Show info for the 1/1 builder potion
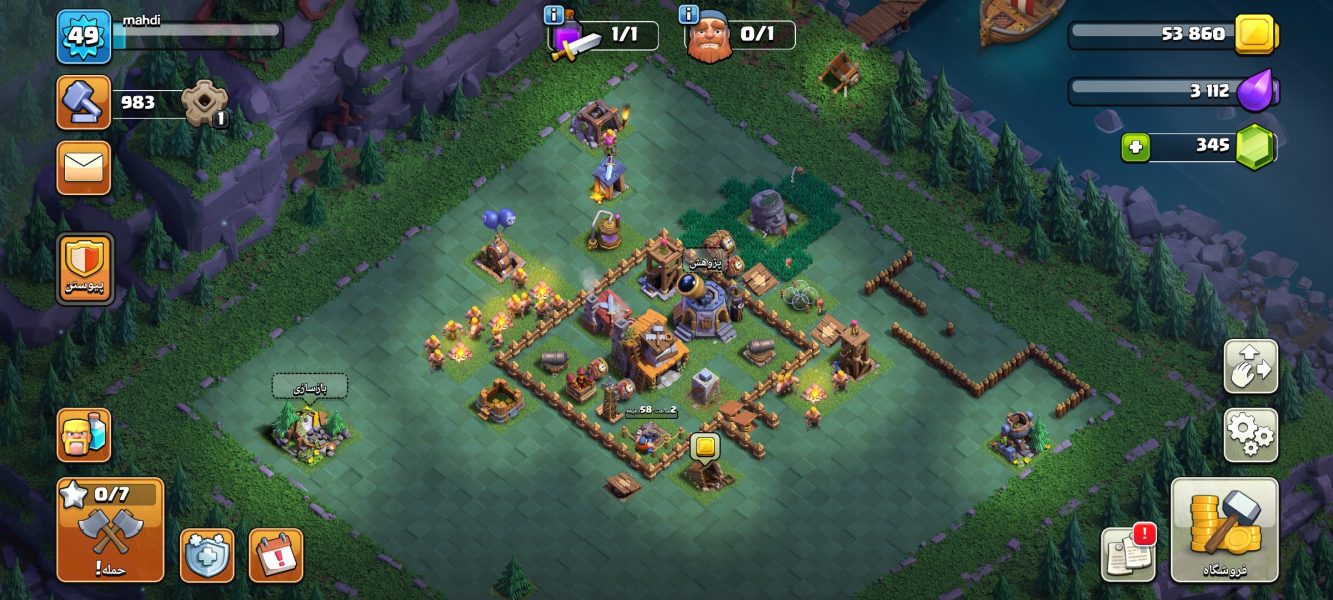Viewport: 1333px width, 600px height. pos(553,15)
